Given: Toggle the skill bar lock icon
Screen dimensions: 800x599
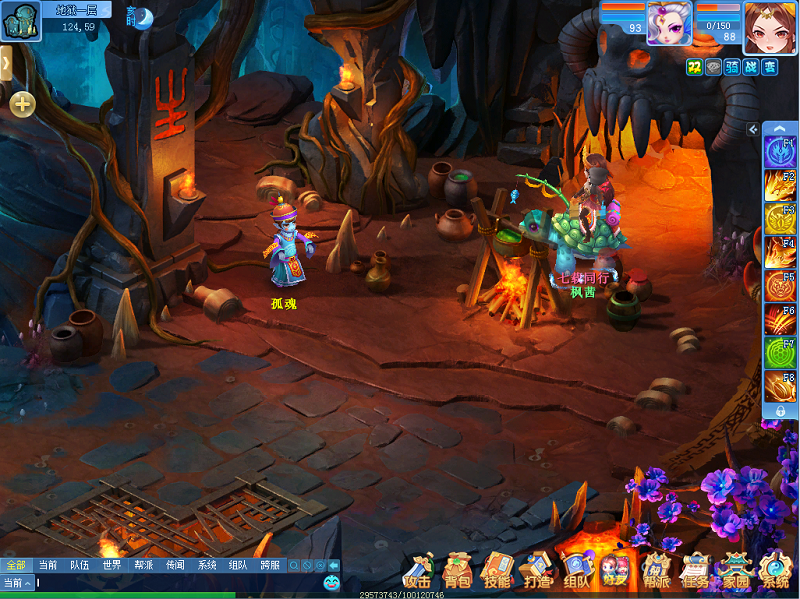Looking at the screenshot, I should (780, 410).
